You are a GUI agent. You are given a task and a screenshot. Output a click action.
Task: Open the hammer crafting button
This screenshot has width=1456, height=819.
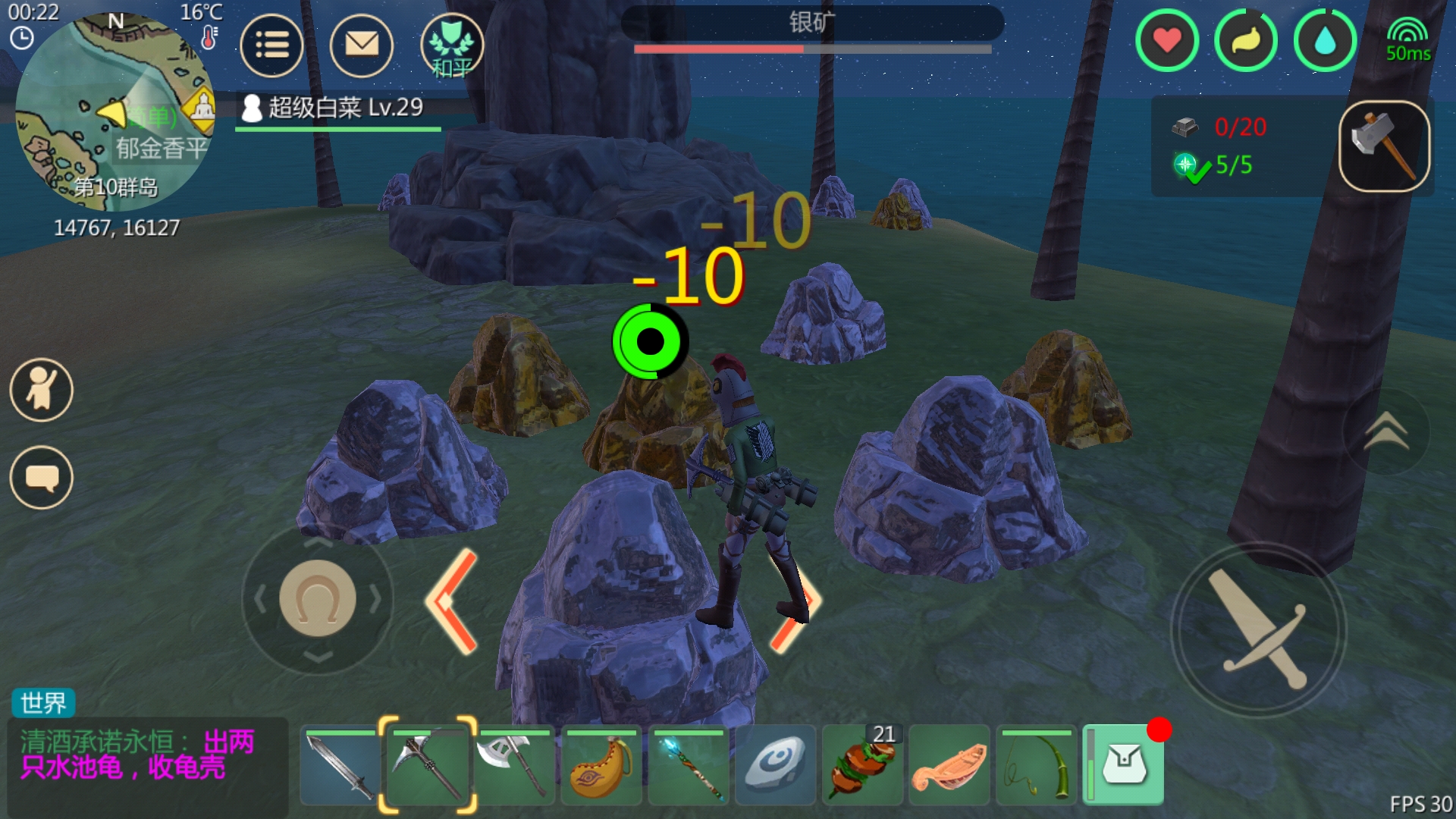point(1384,146)
